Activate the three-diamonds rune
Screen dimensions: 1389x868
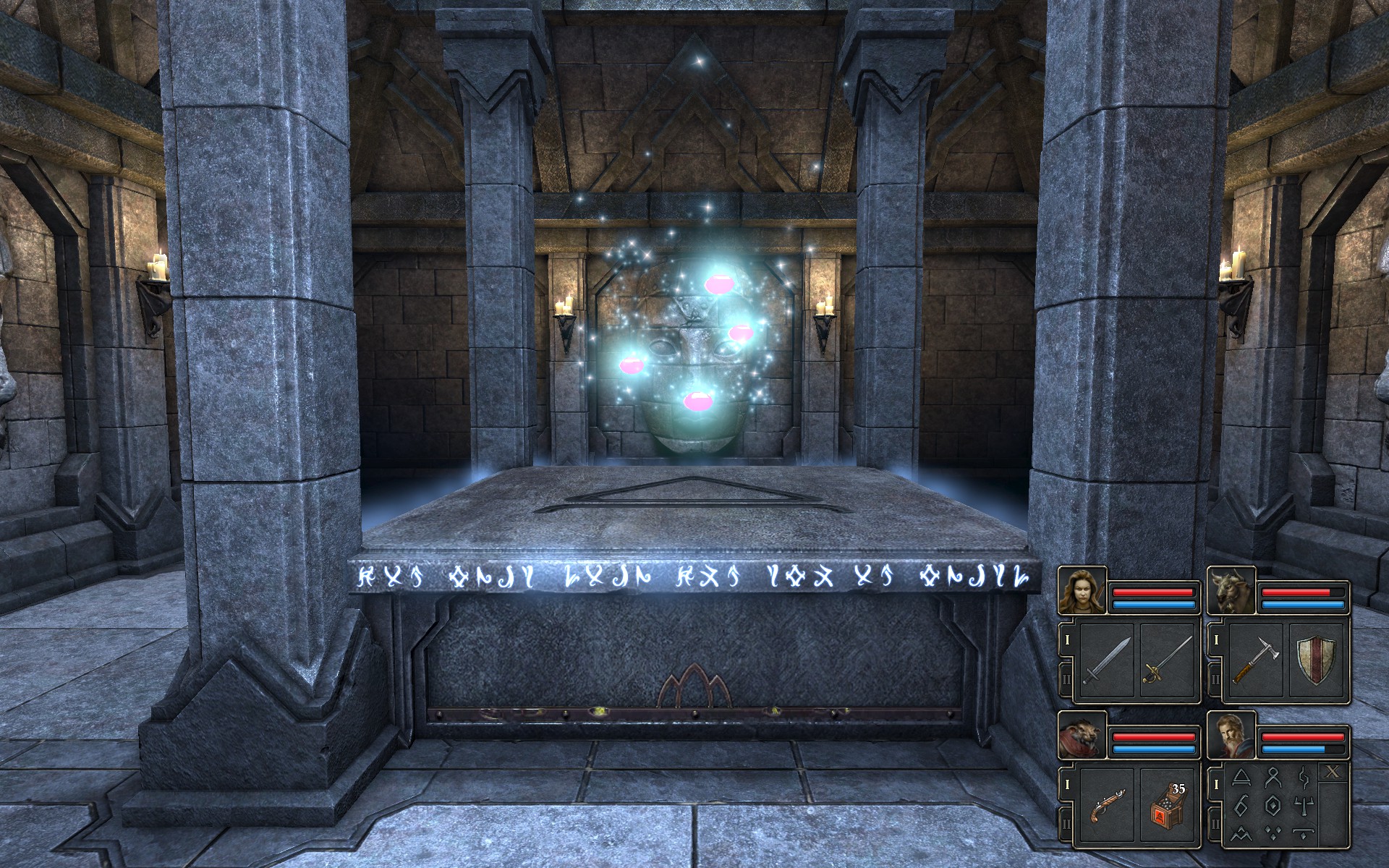click(1275, 833)
